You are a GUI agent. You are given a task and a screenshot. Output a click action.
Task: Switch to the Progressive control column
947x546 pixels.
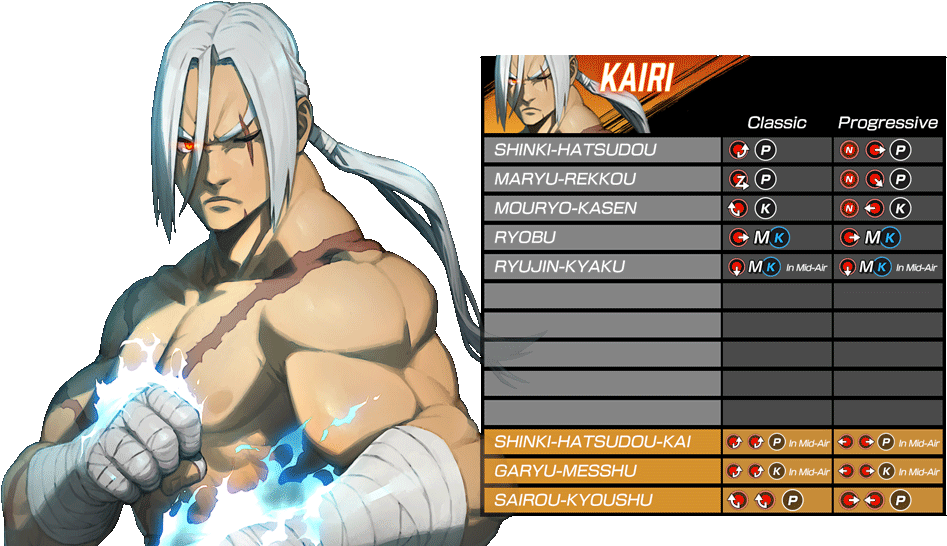(887, 123)
